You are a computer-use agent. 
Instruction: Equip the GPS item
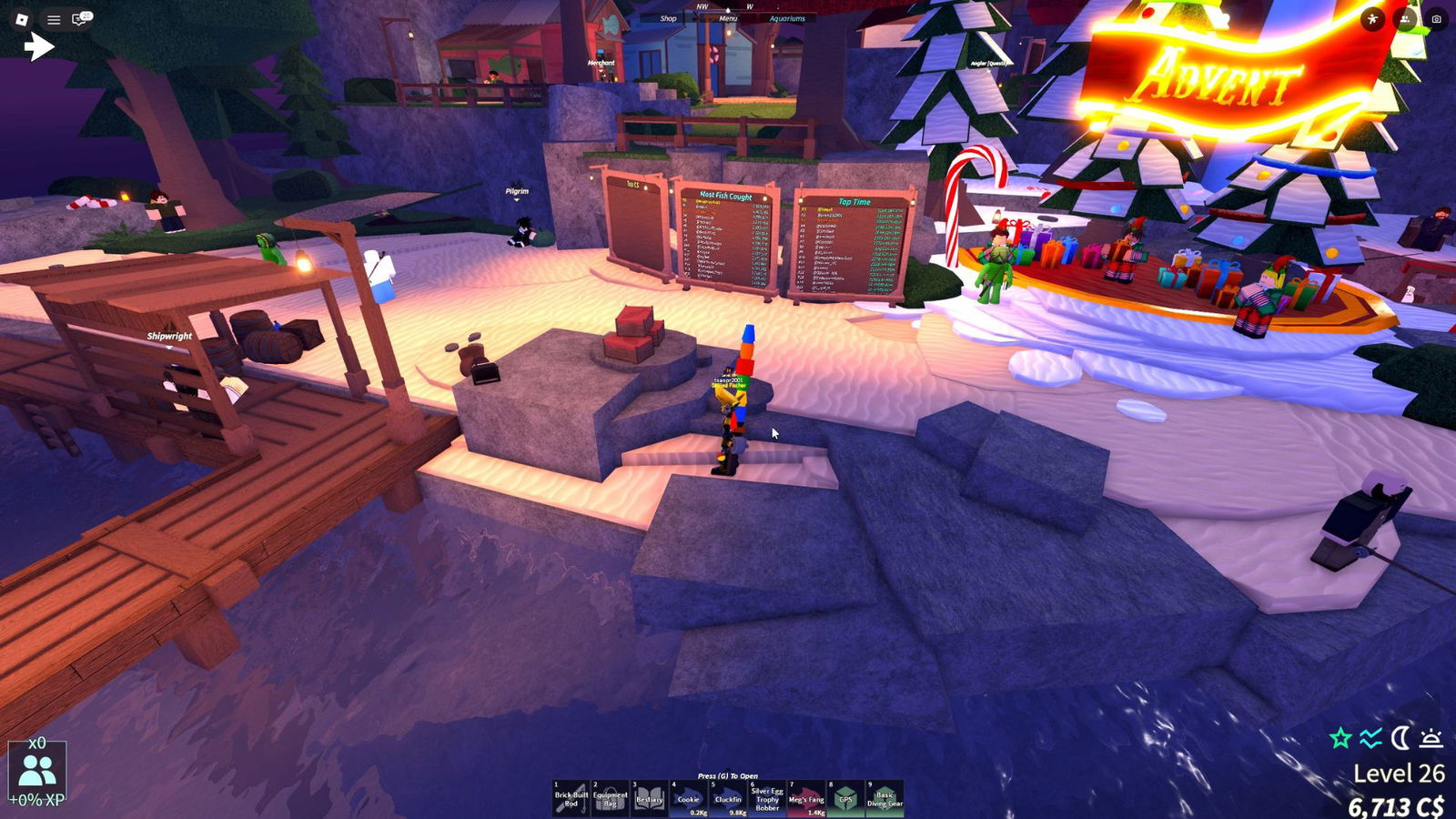tap(845, 798)
